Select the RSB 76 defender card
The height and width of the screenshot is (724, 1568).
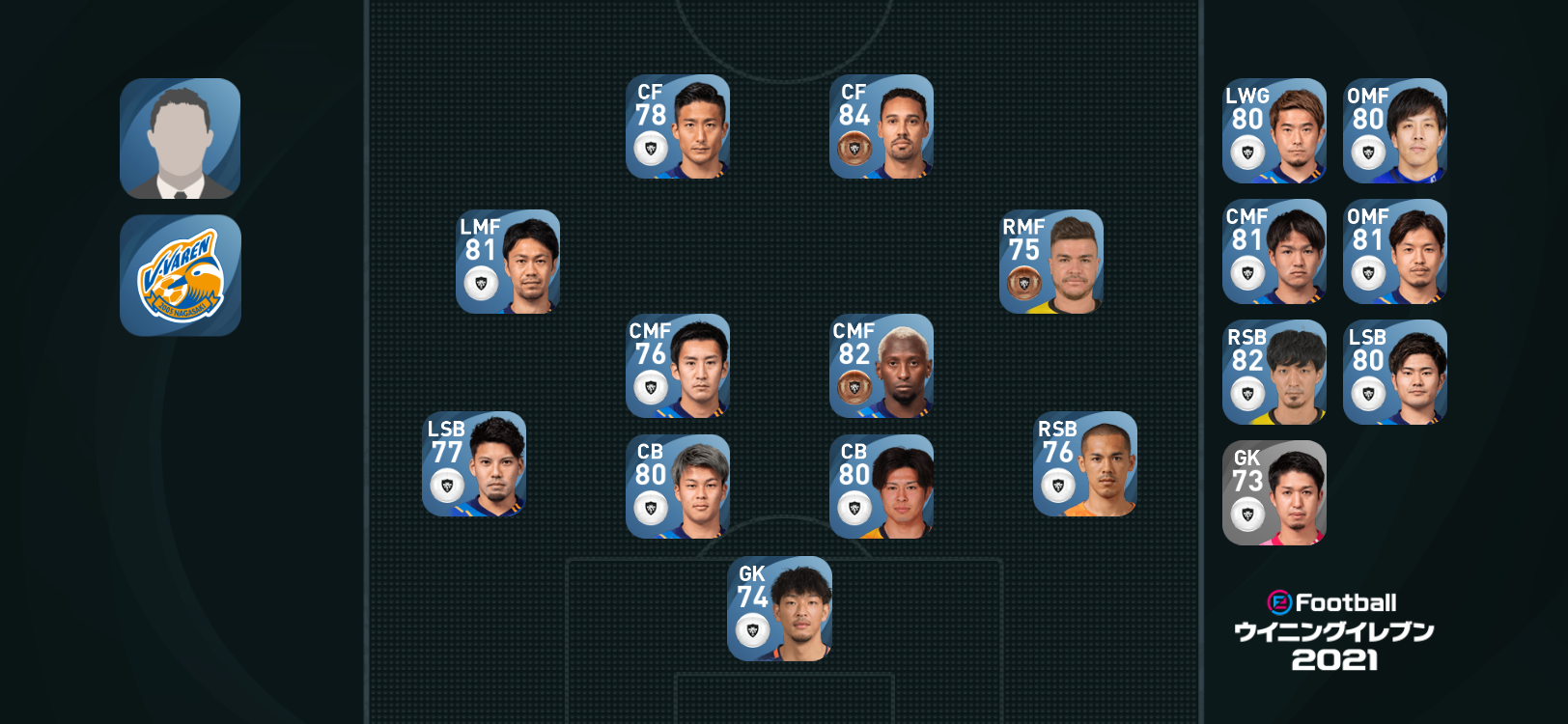point(1085,464)
